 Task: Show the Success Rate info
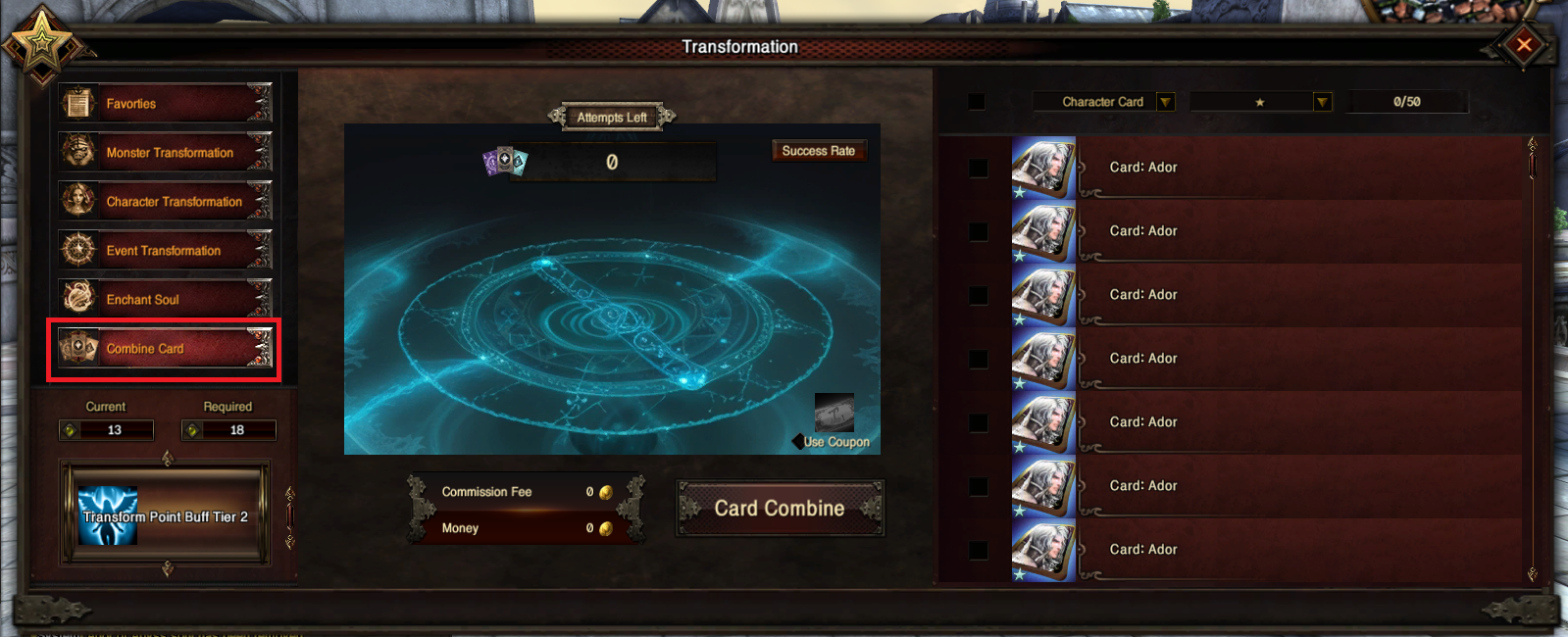818,151
